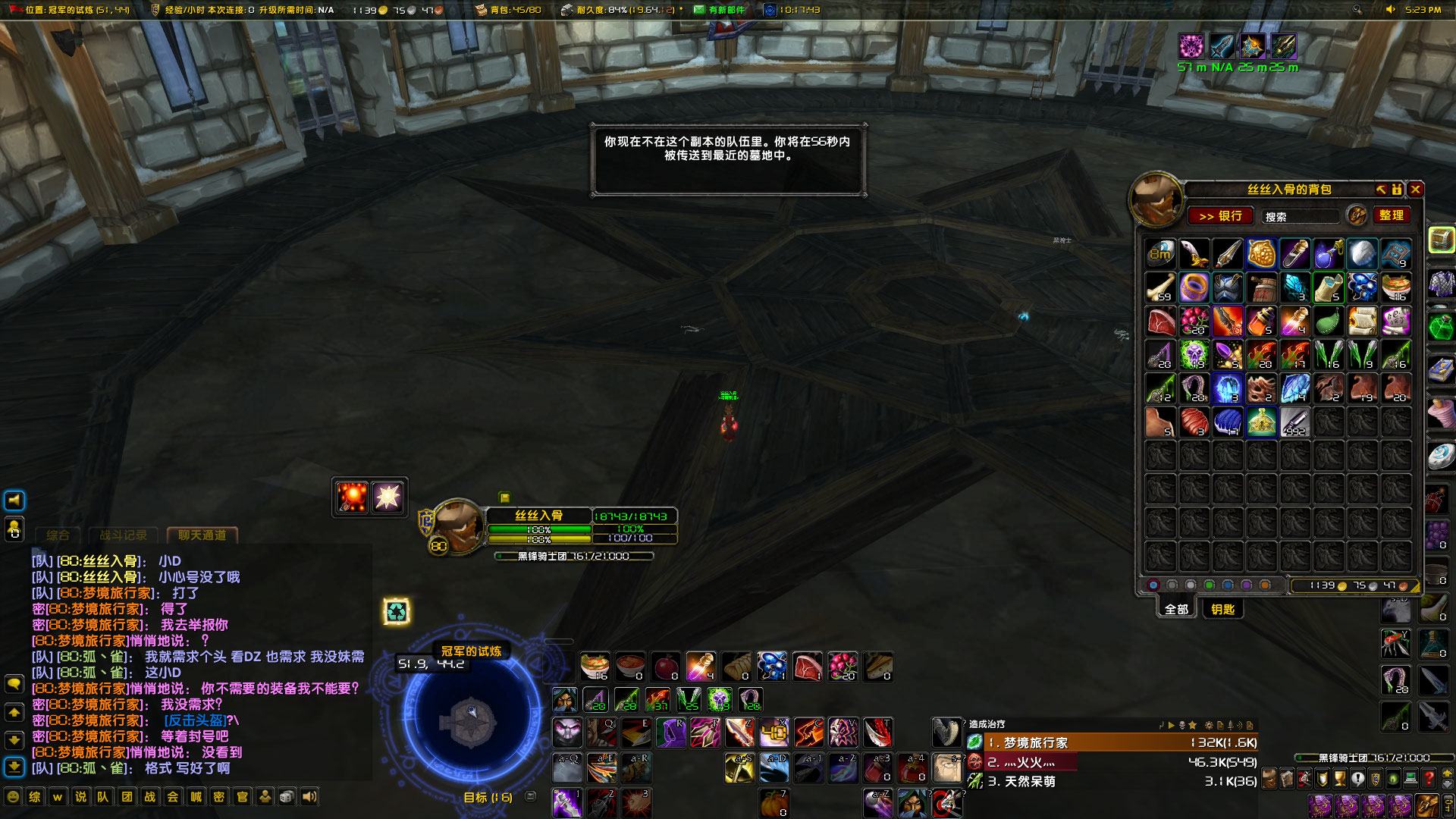Click the round search icon beside 整理 button
The image size is (1456, 819).
click(x=1355, y=216)
